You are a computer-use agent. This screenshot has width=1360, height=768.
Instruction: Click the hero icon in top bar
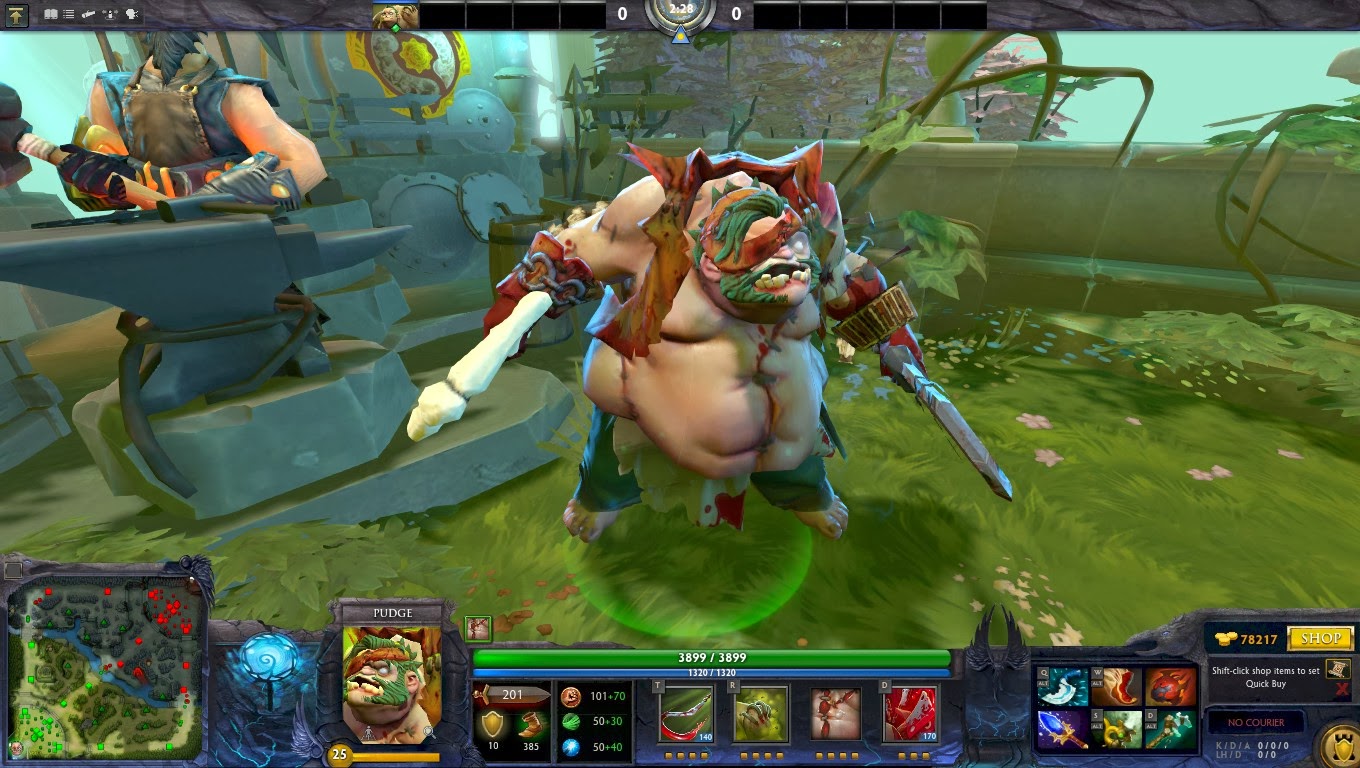pyautogui.click(x=396, y=15)
